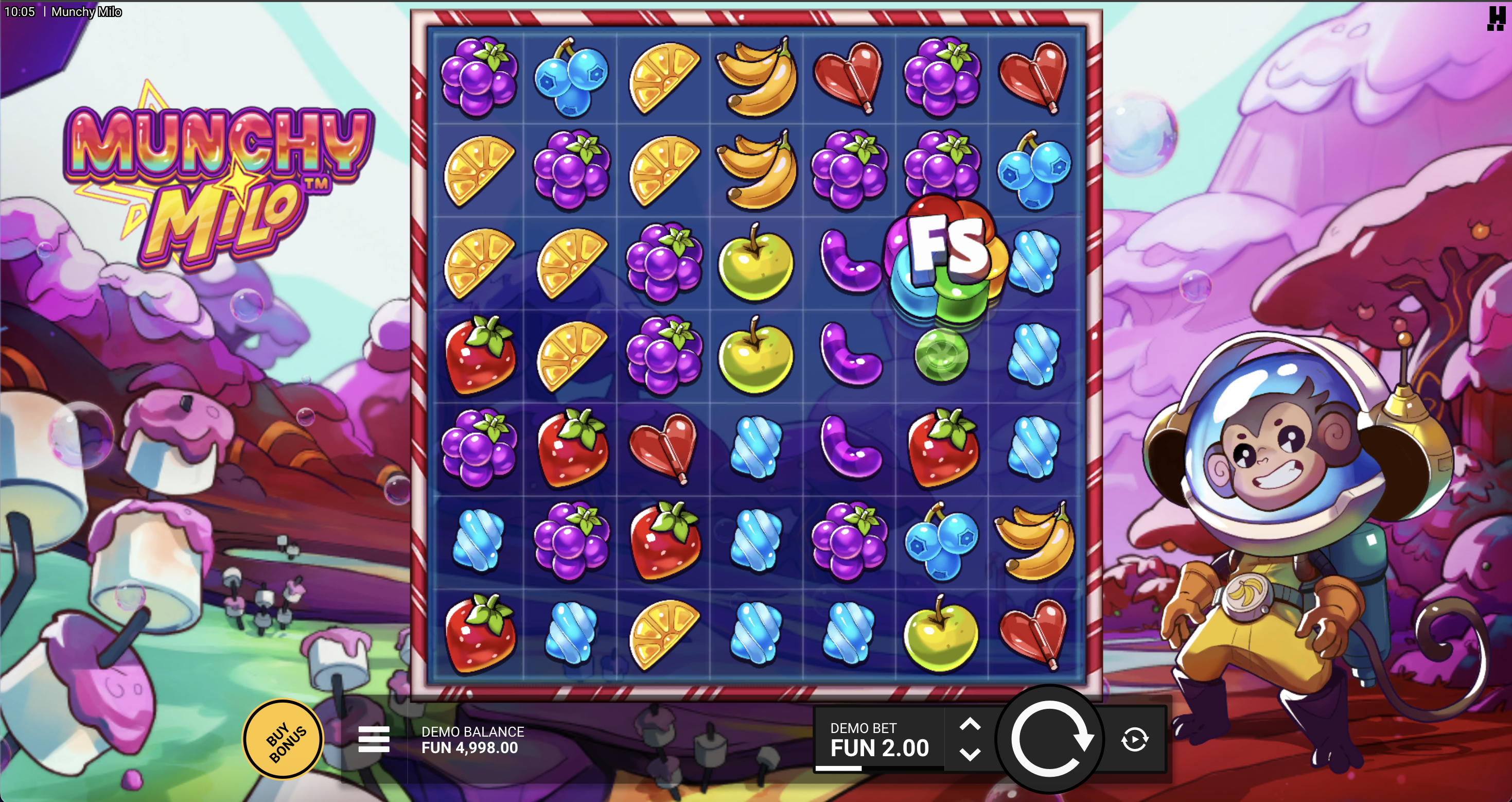Open the Demo Balance display

tap(472, 740)
